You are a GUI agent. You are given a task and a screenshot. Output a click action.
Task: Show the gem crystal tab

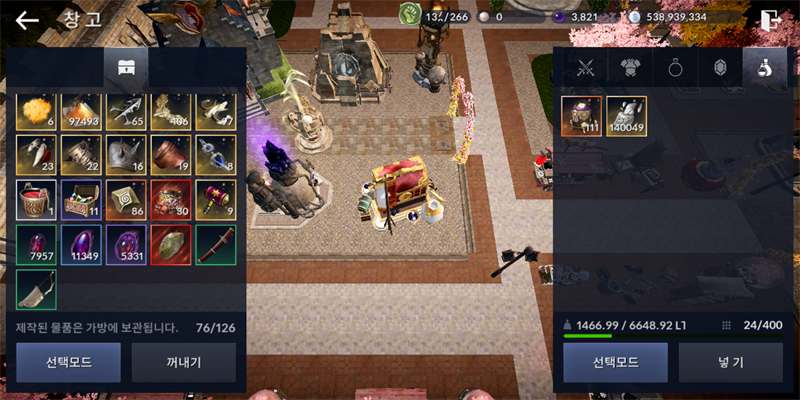[719, 68]
